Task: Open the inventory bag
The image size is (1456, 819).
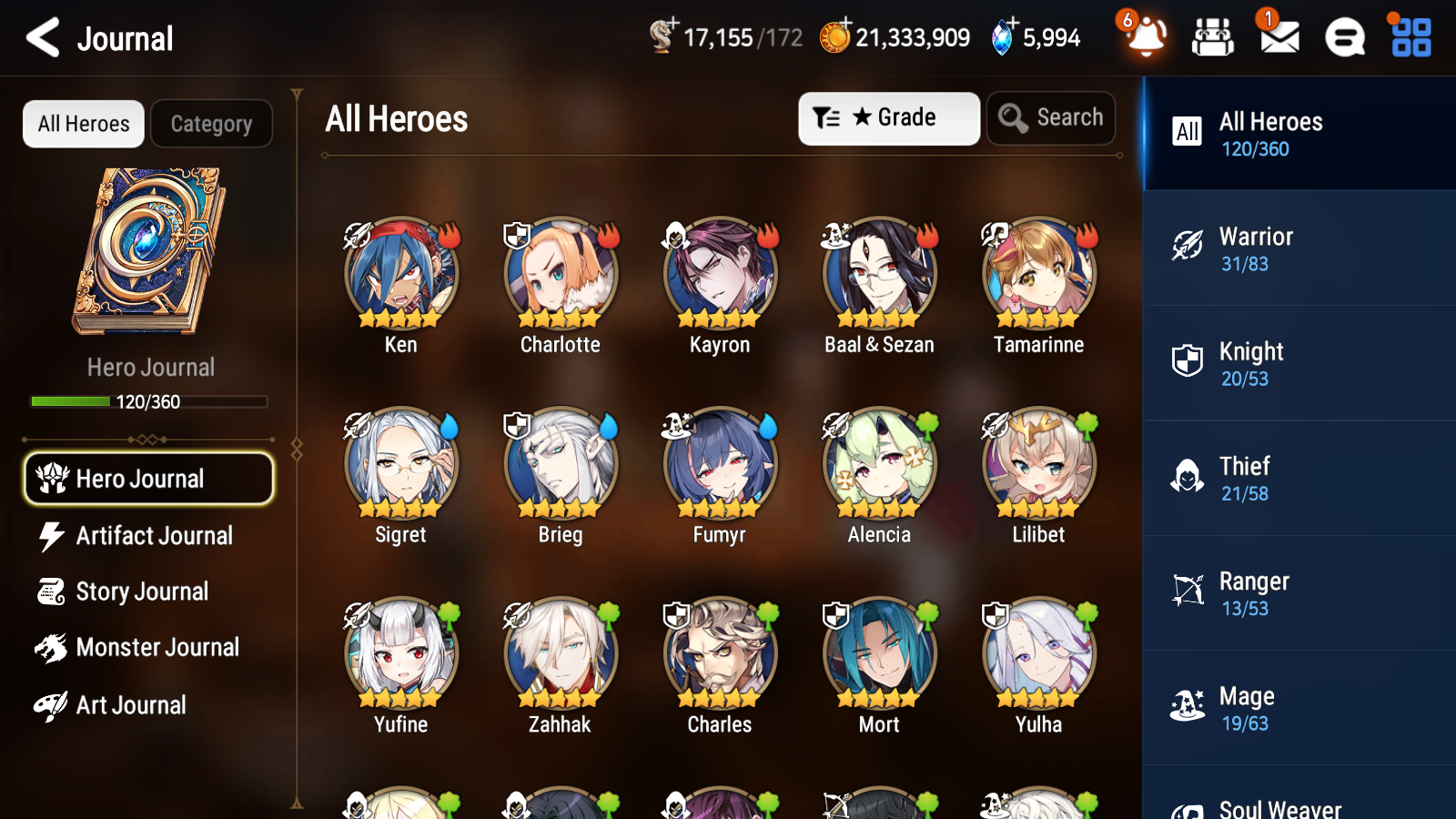Action: click(x=1213, y=38)
